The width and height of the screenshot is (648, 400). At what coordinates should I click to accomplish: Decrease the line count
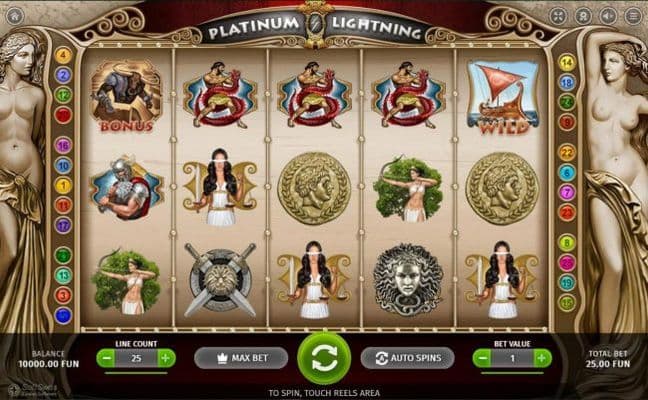coord(105,357)
